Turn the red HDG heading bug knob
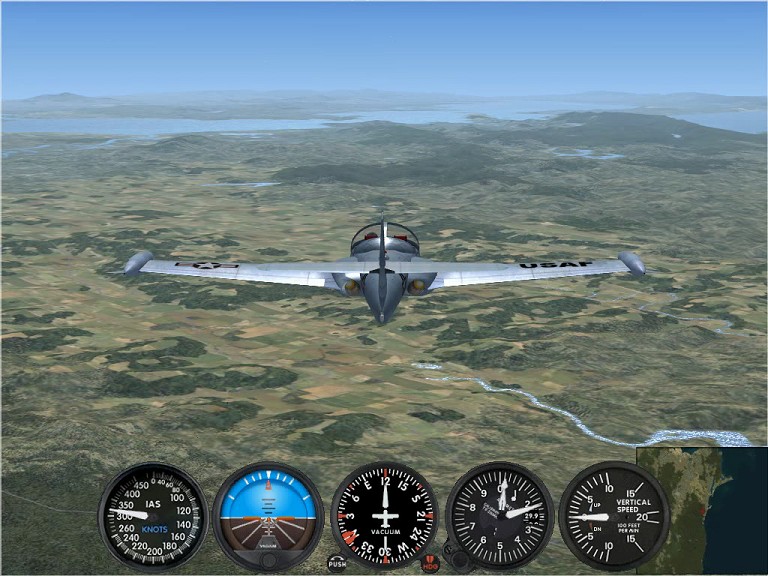768x576 pixels. 430,564
